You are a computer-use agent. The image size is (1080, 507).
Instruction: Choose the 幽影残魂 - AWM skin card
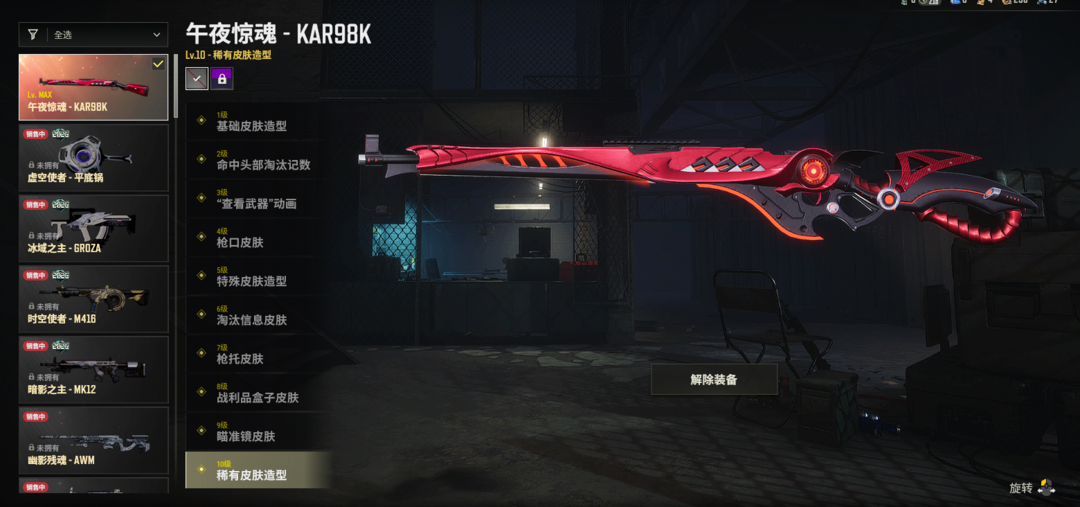pos(94,439)
